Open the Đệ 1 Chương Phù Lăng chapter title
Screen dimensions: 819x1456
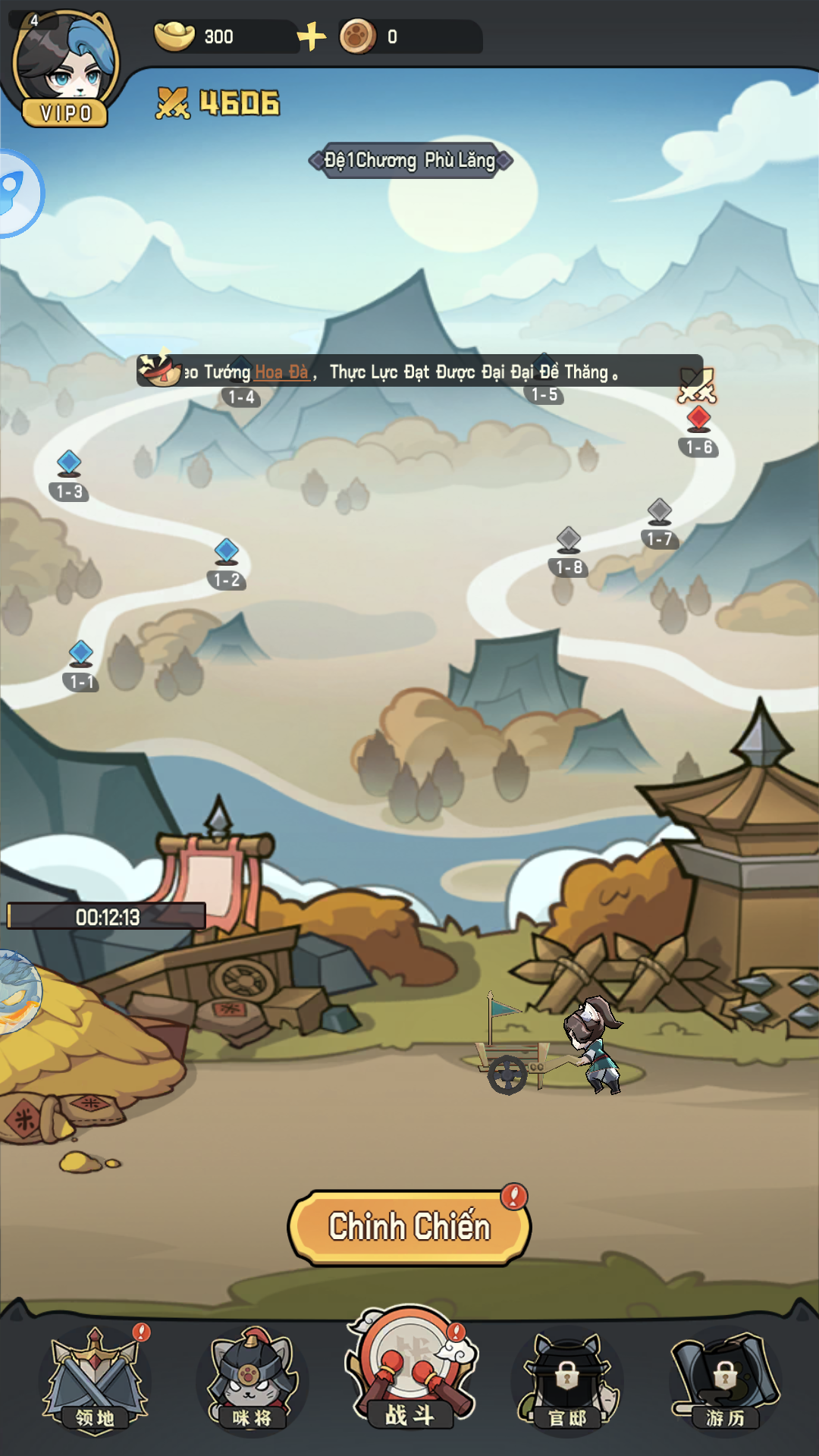pyautogui.click(x=410, y=161)
